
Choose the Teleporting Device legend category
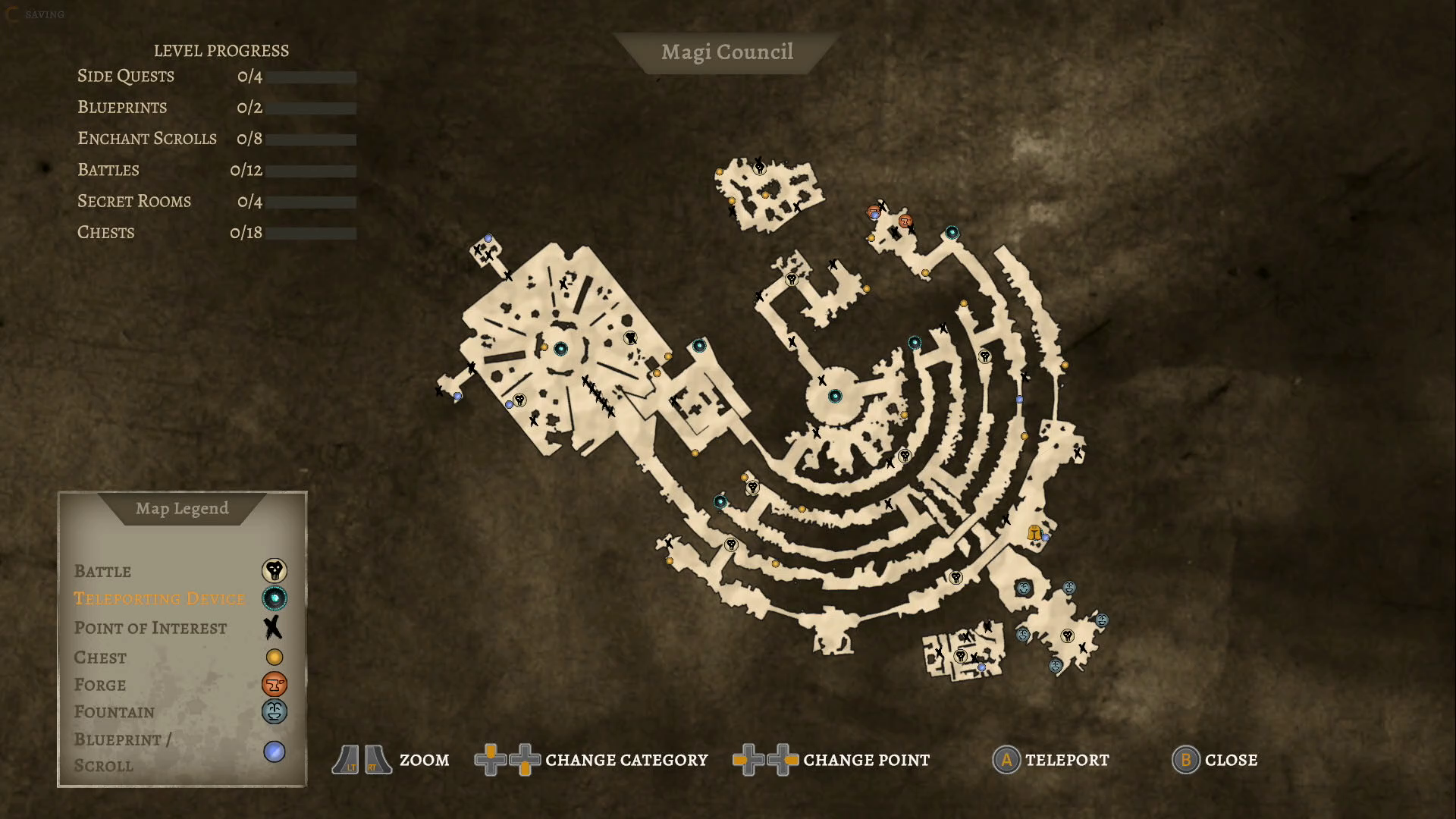tap(159, 598)
